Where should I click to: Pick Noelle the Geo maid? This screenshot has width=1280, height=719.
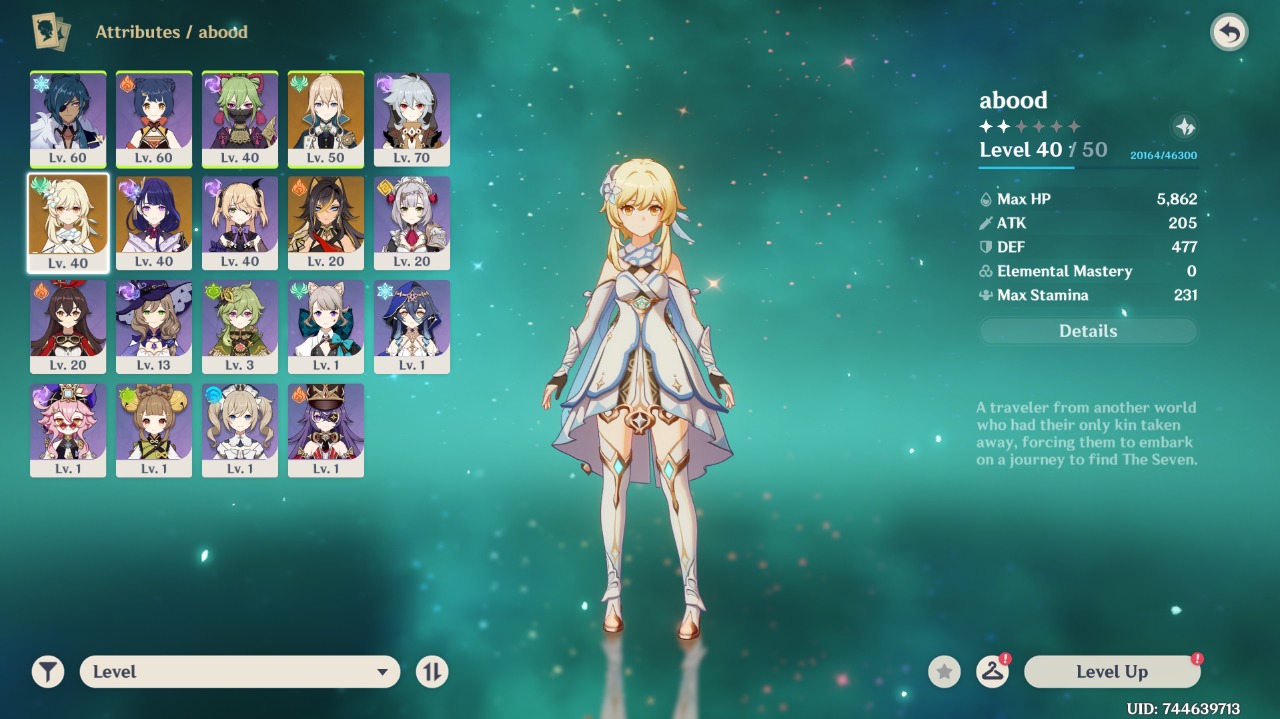(412, 223)
